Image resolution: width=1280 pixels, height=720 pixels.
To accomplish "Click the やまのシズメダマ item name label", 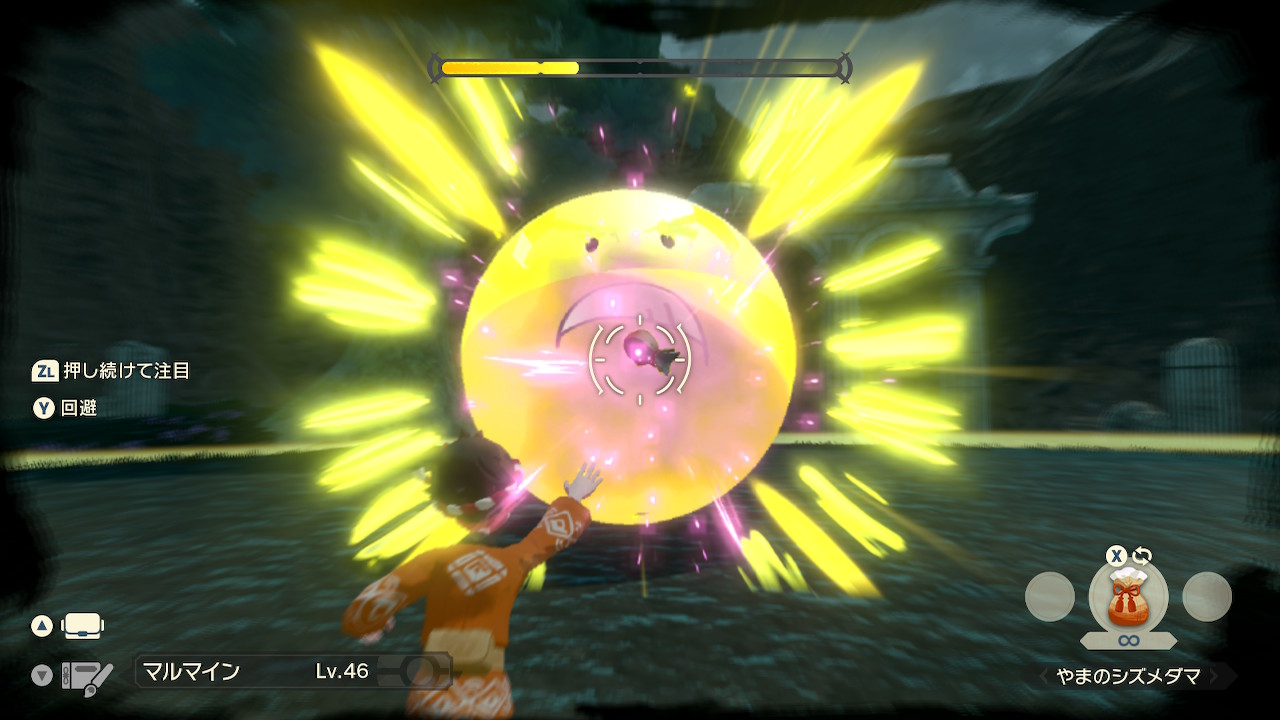I will coord(1129,677).
